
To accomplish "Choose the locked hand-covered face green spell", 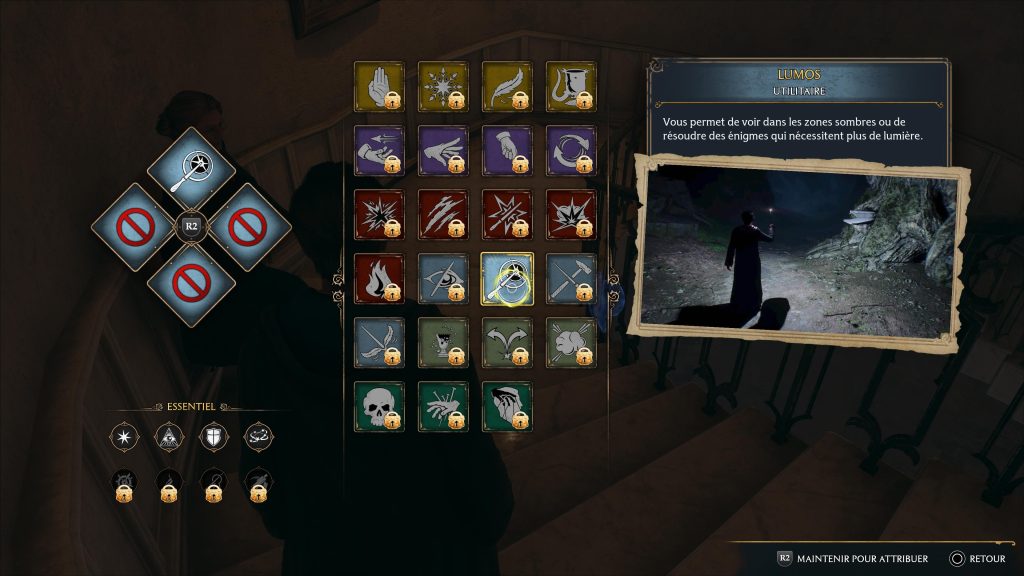I will click(x=507, y=406).
